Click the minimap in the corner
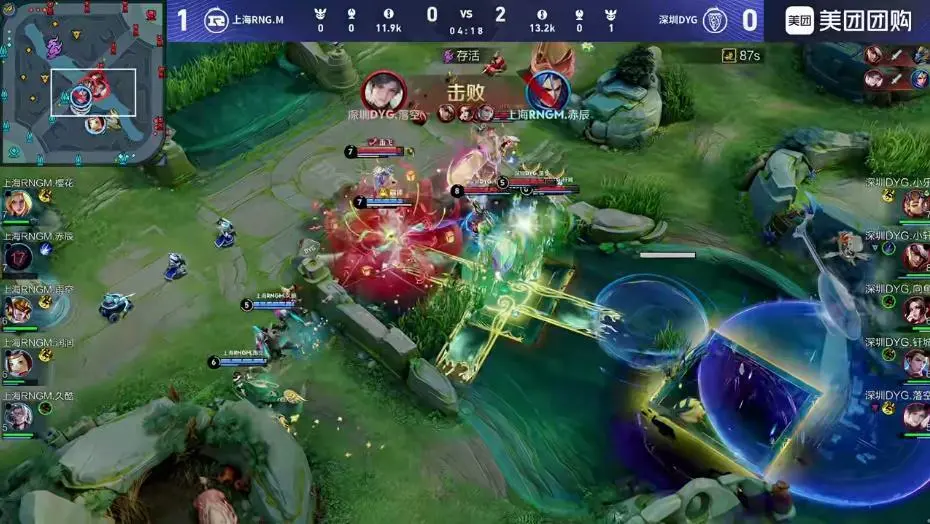 pyautogui.click(x=82, y=82)
